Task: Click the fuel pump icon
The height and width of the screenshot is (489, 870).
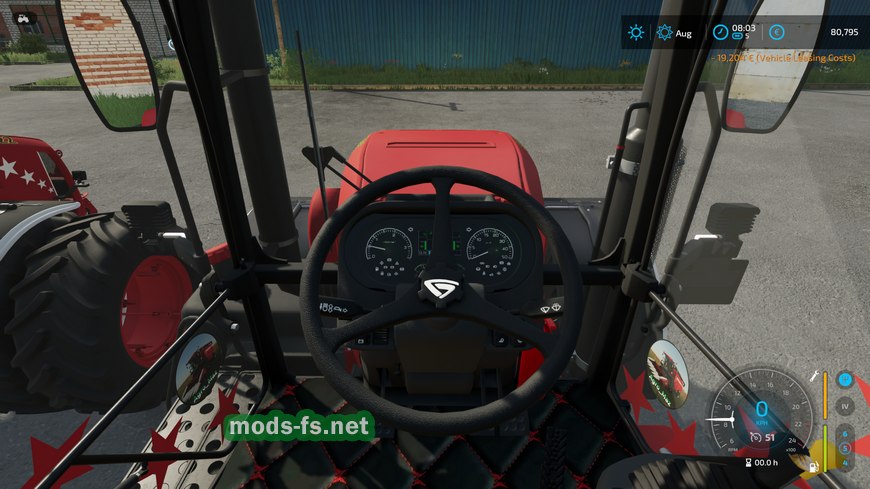Action: coord(815,465)
